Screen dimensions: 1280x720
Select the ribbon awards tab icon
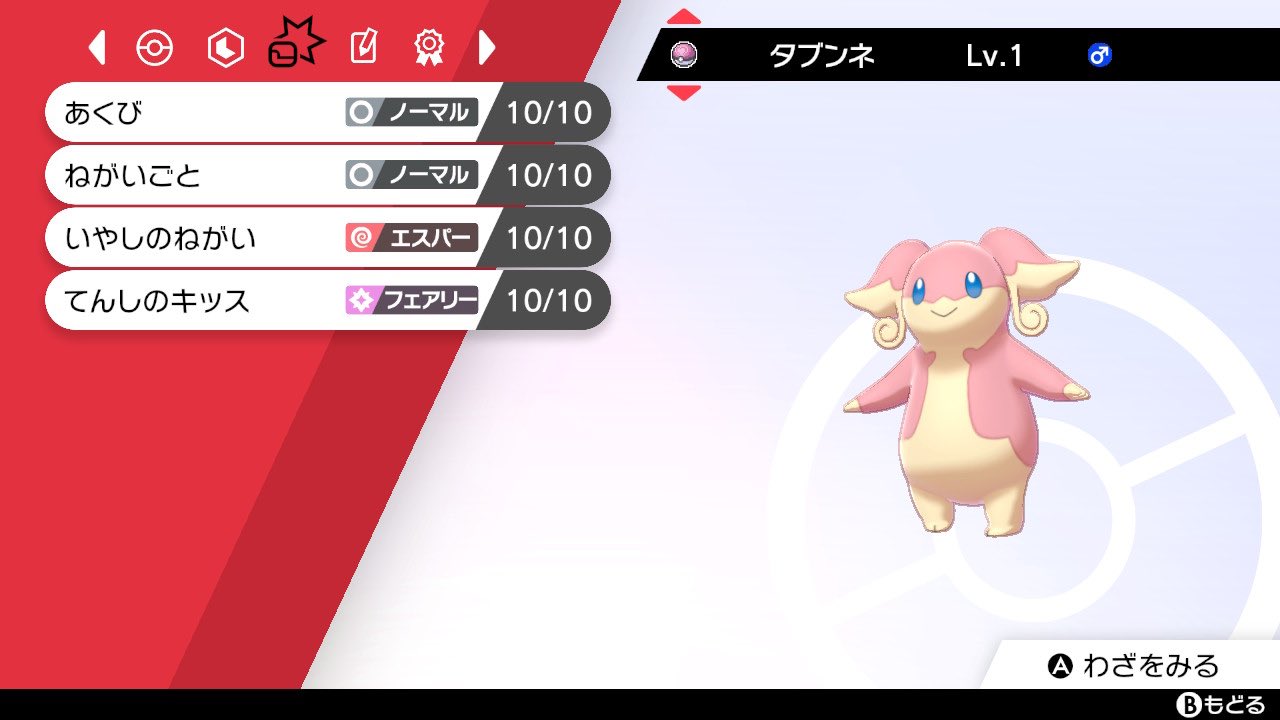pos(428,45)
